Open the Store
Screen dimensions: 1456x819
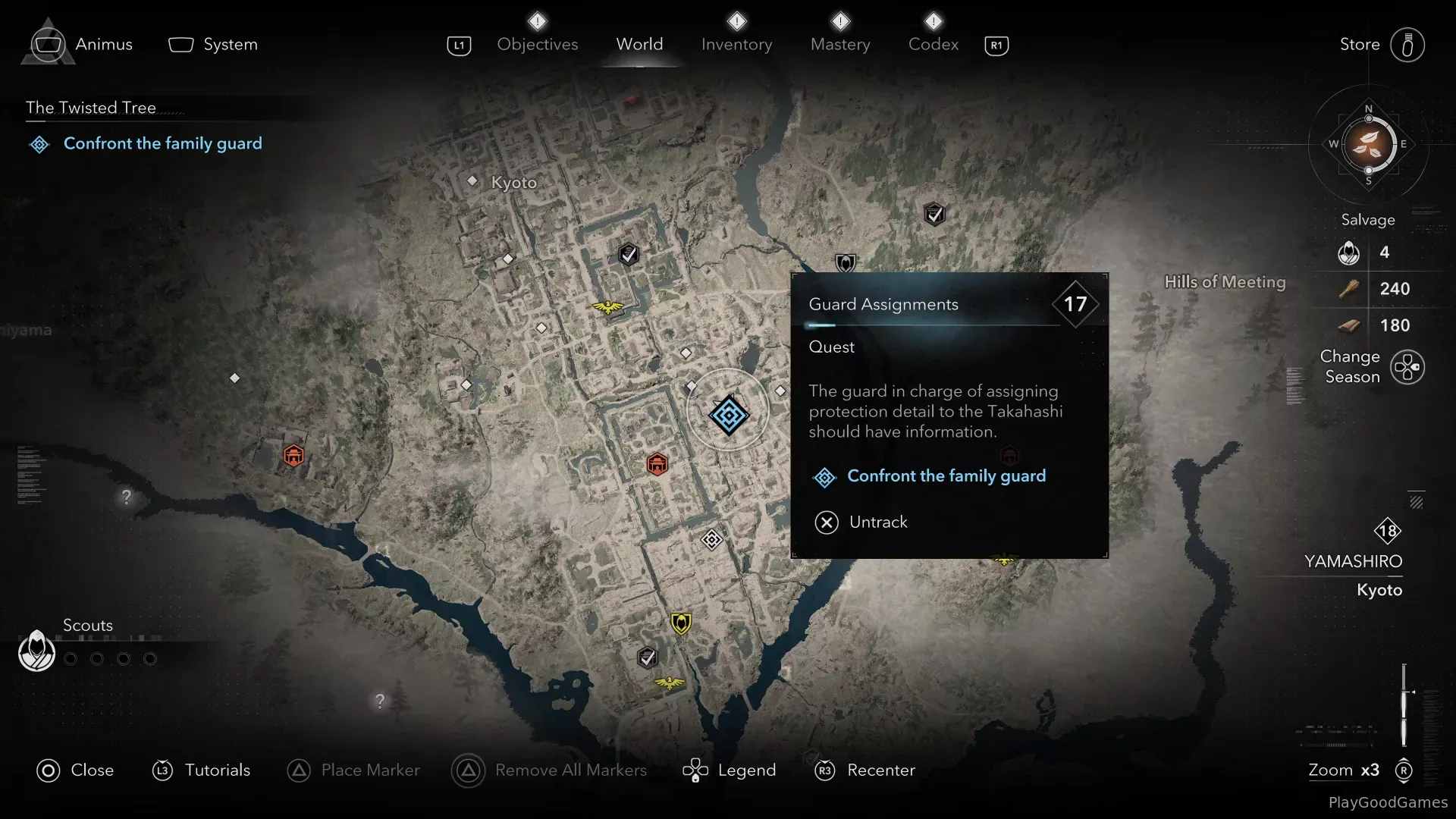point(1382,45)
